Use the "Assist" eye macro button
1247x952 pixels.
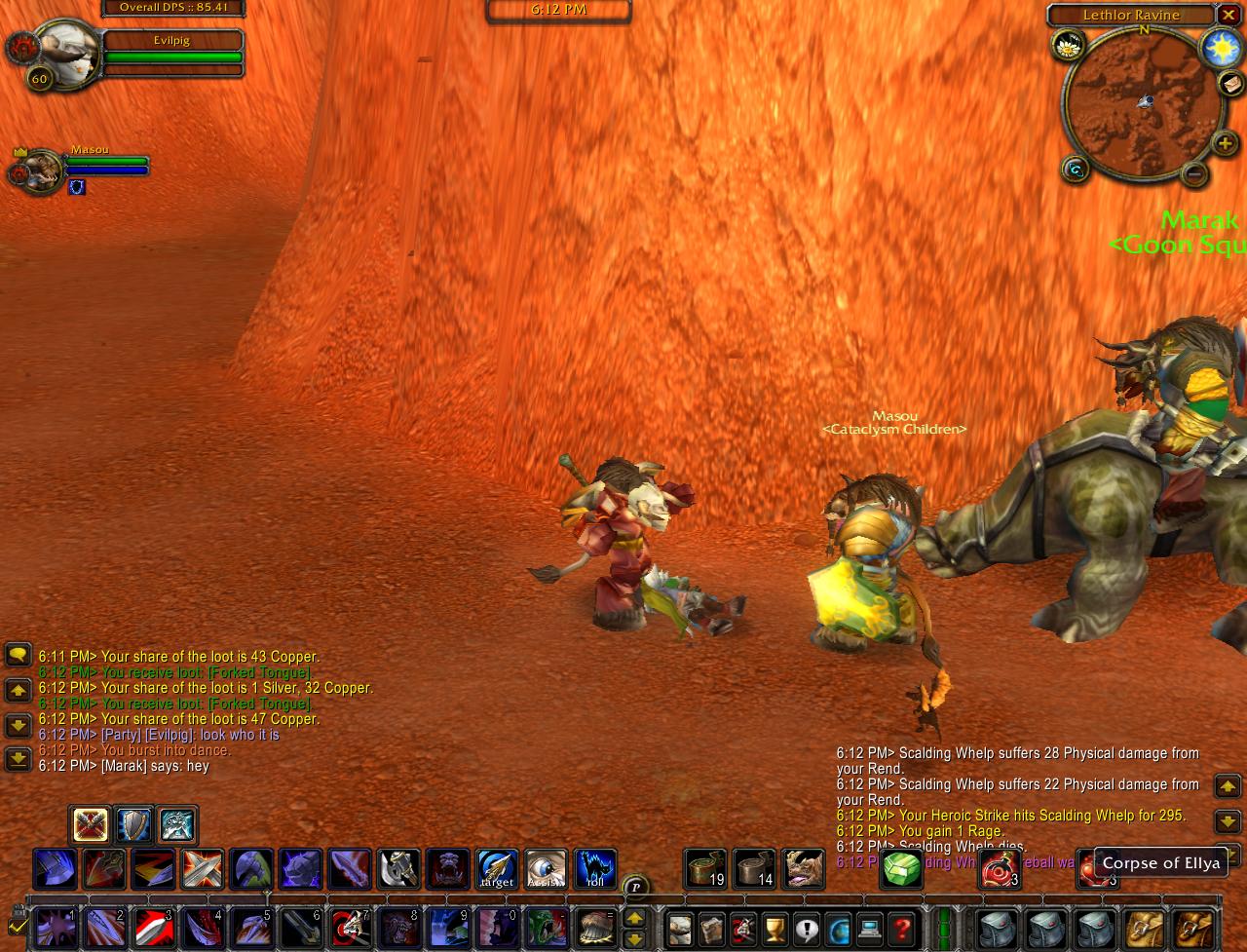tap(546, 868)
